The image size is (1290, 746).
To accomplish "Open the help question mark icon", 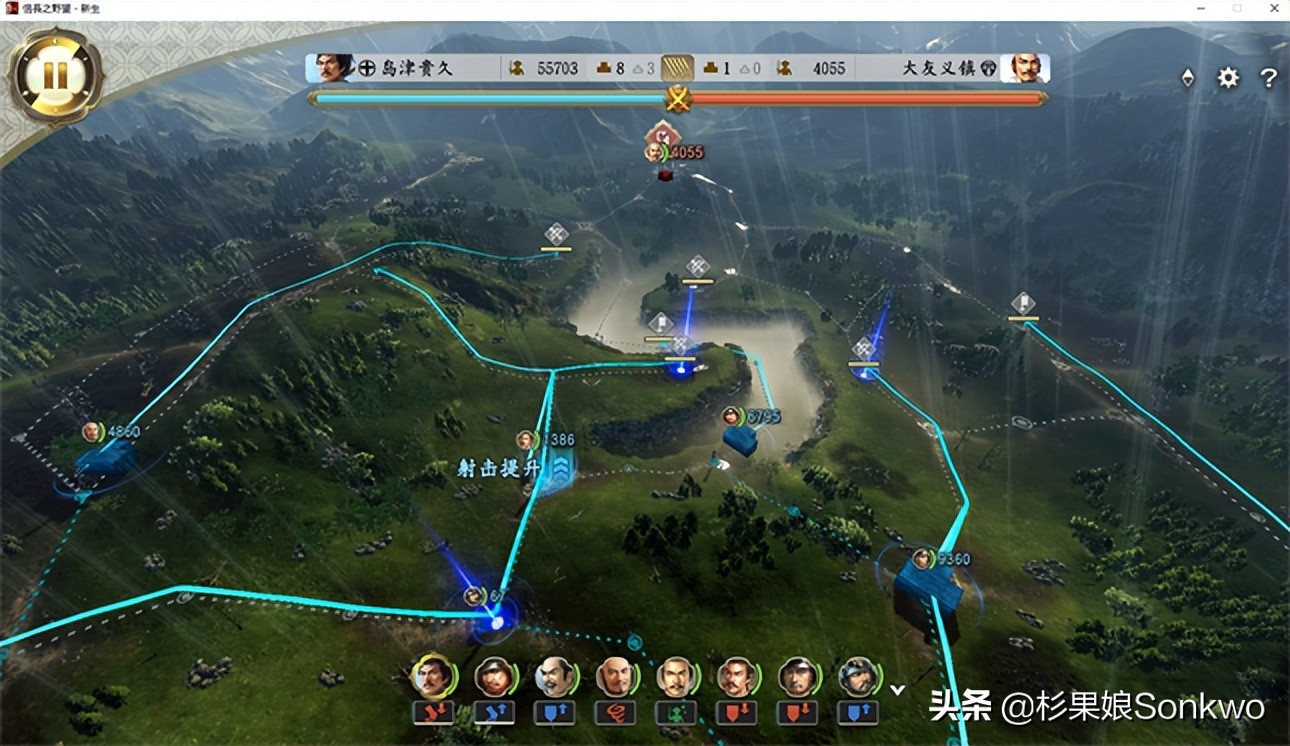I will coord(1268,78).
